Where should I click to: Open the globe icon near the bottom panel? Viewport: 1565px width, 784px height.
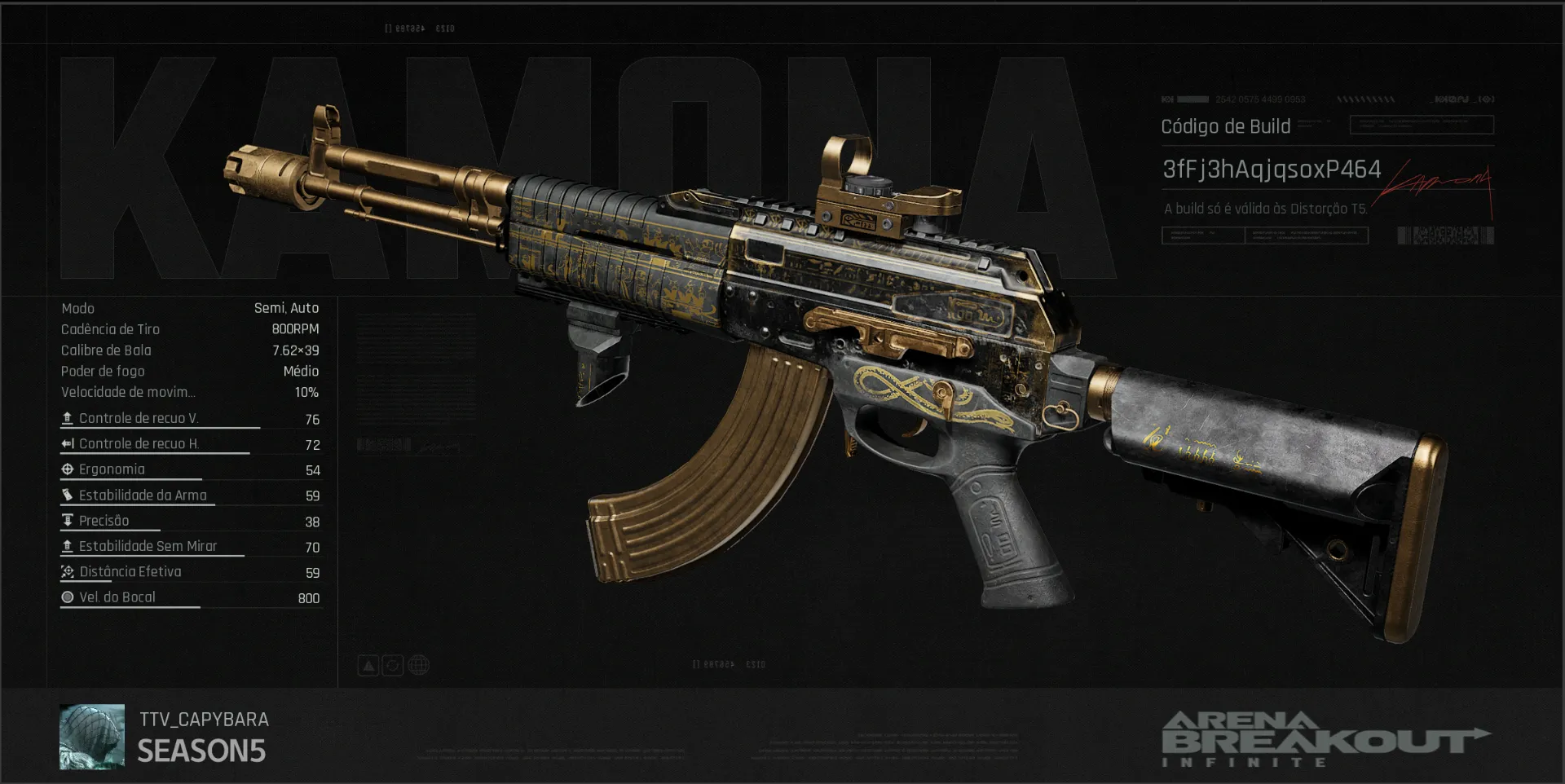coord(419,664)
